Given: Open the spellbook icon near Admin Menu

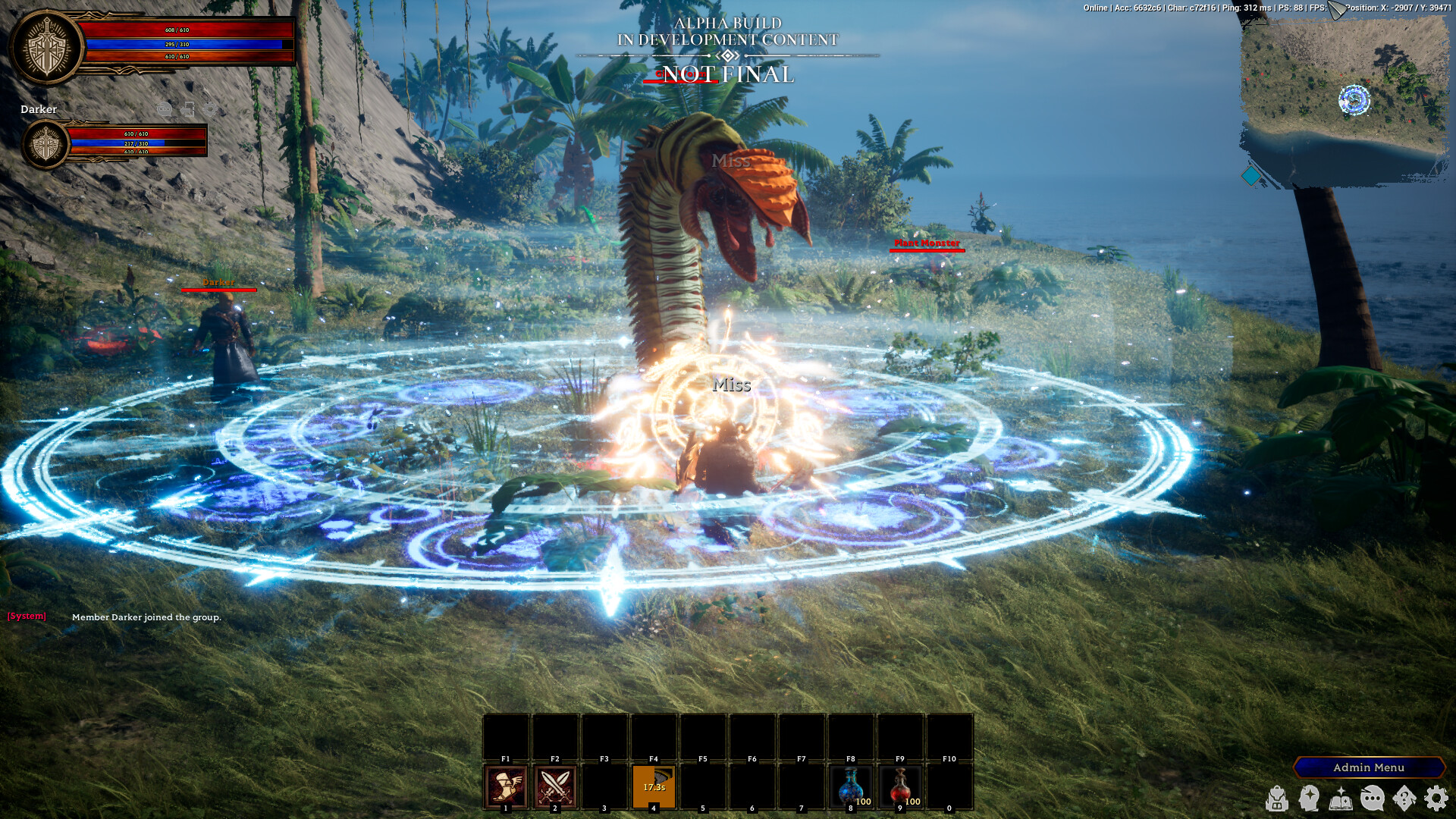Looking at the screenshot, I should (1341, 800).
